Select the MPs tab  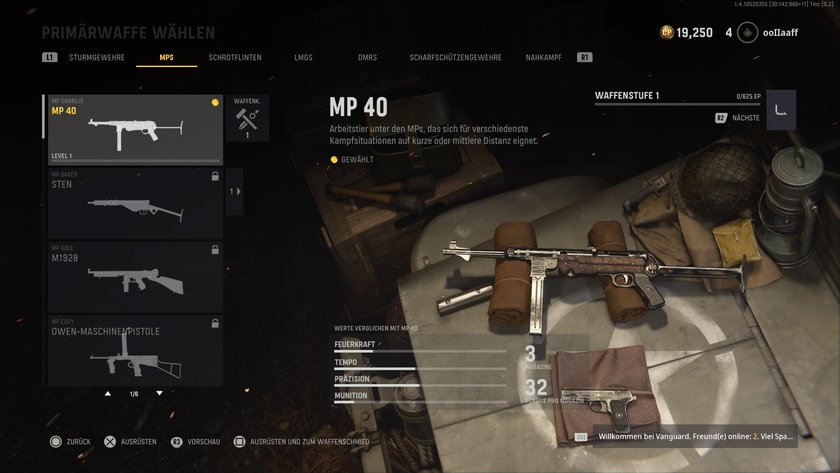tap(166, 58)
